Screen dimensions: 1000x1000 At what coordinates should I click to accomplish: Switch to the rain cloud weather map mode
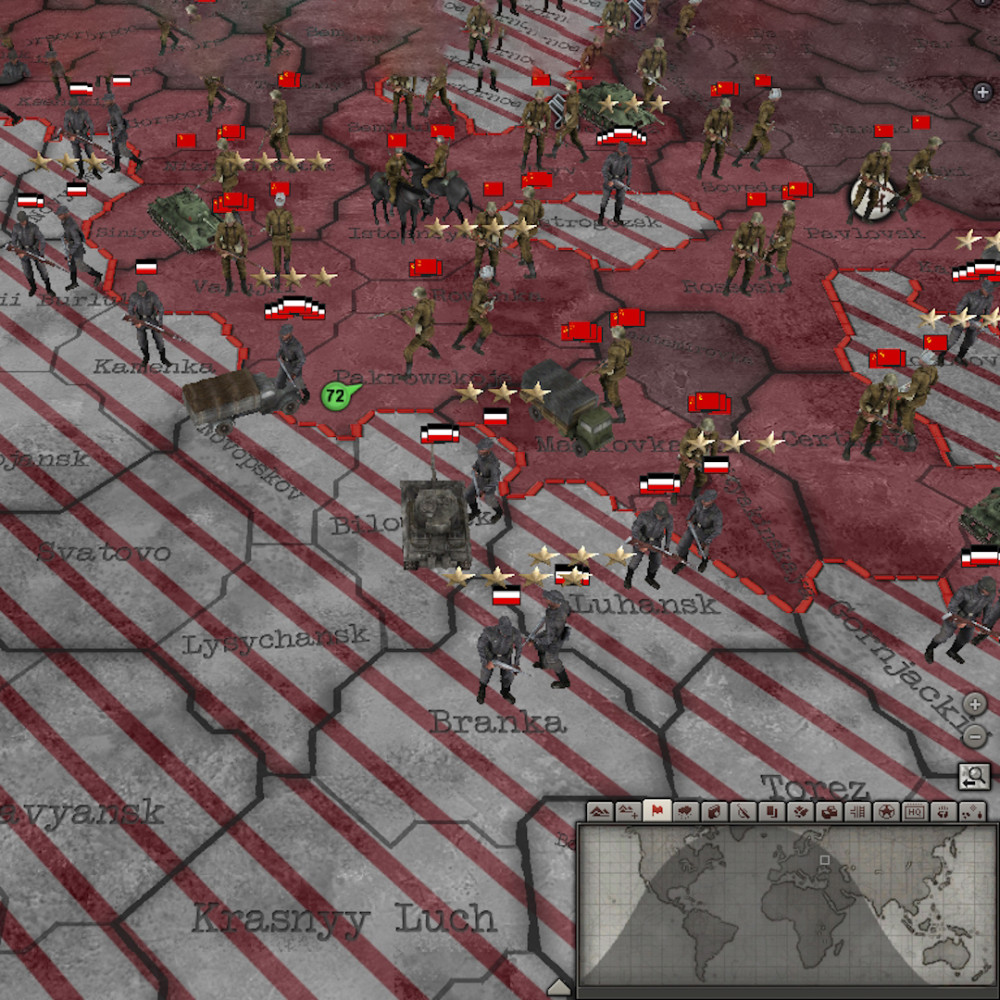click(686, 812)
